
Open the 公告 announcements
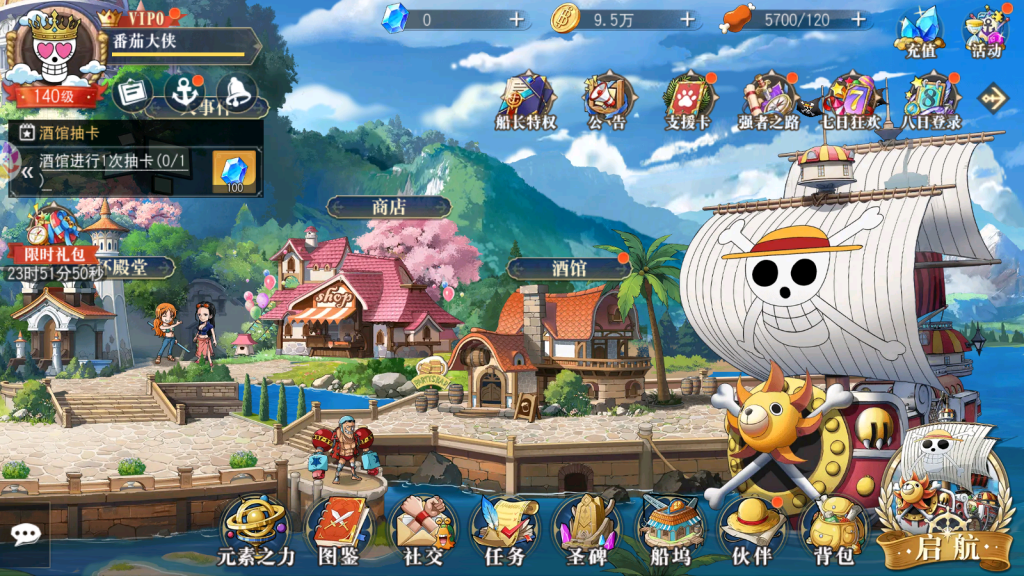point(607,102)
